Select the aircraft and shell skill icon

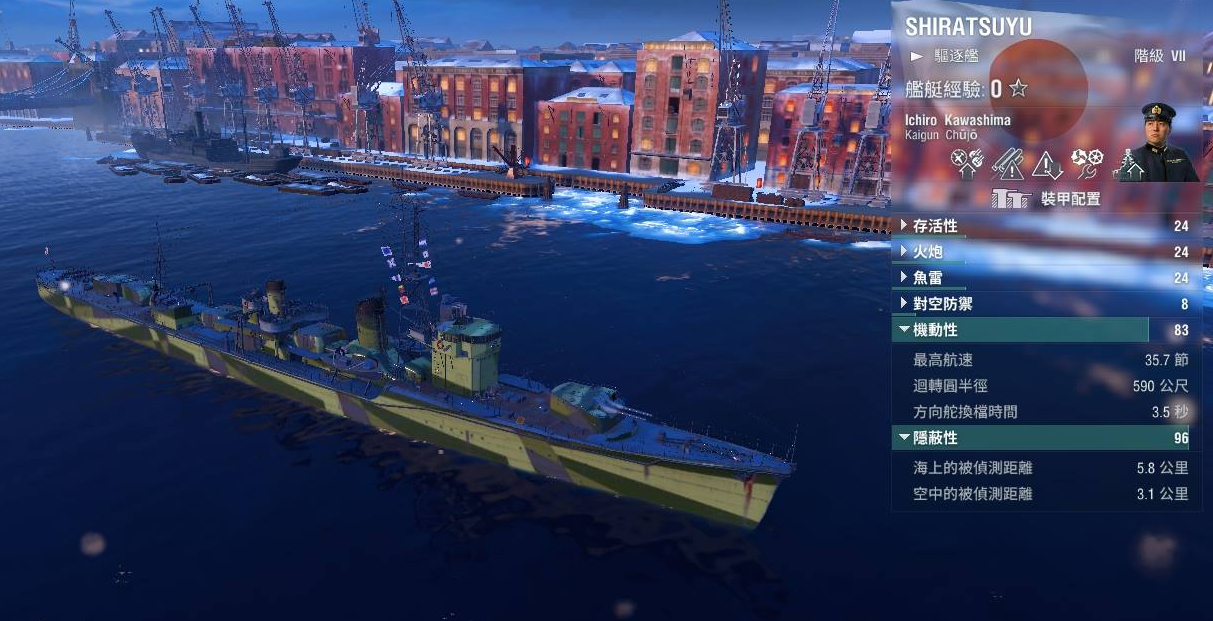click(967, 163)
